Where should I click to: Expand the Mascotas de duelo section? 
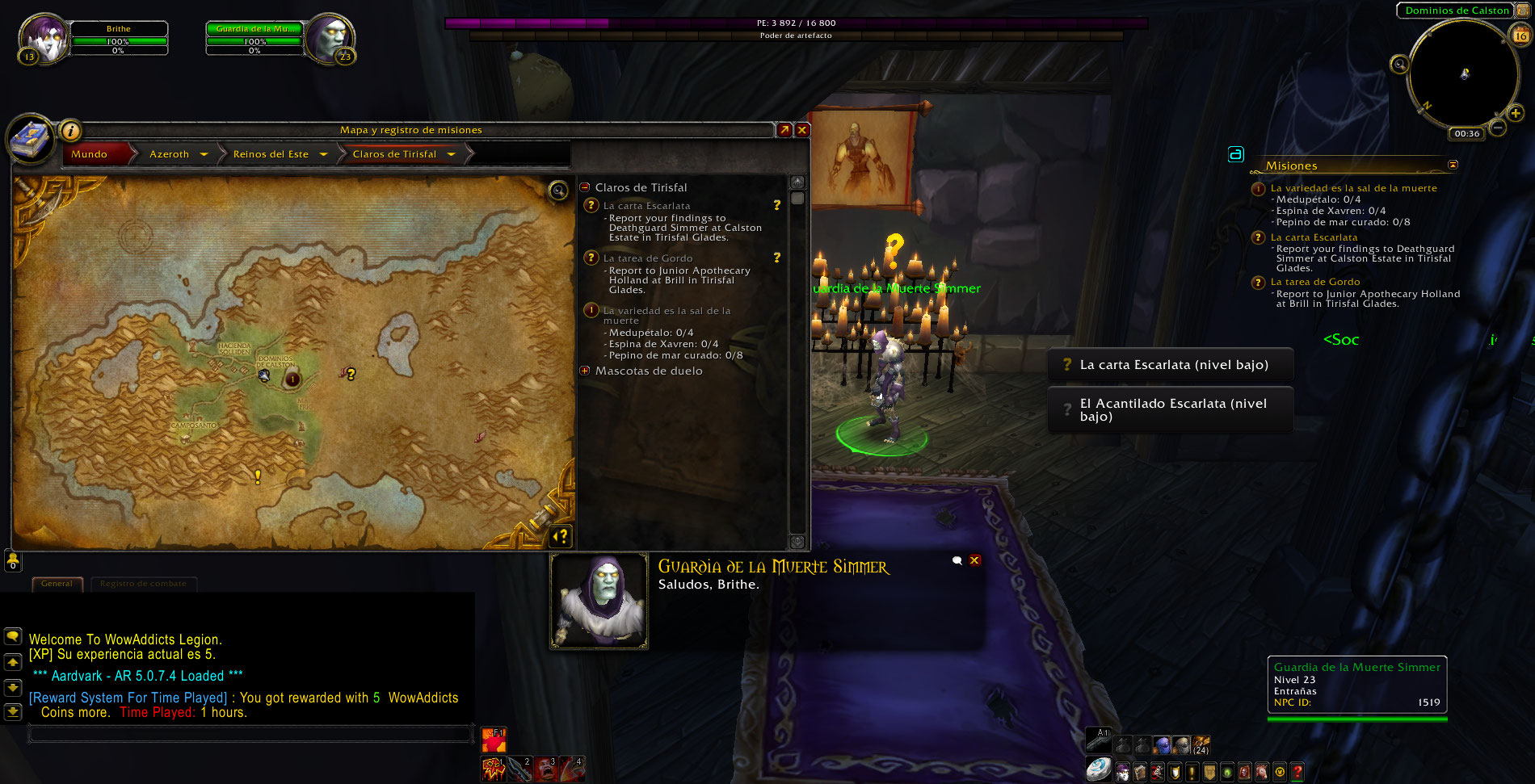585,371
